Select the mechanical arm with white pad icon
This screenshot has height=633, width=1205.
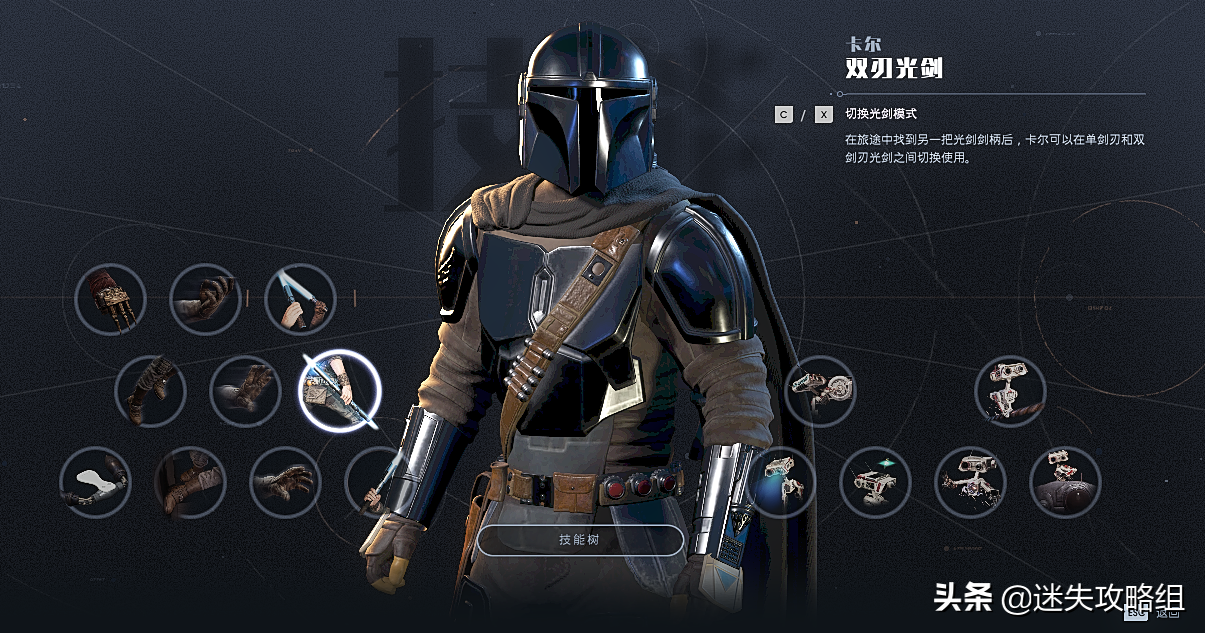click(96, 482)
